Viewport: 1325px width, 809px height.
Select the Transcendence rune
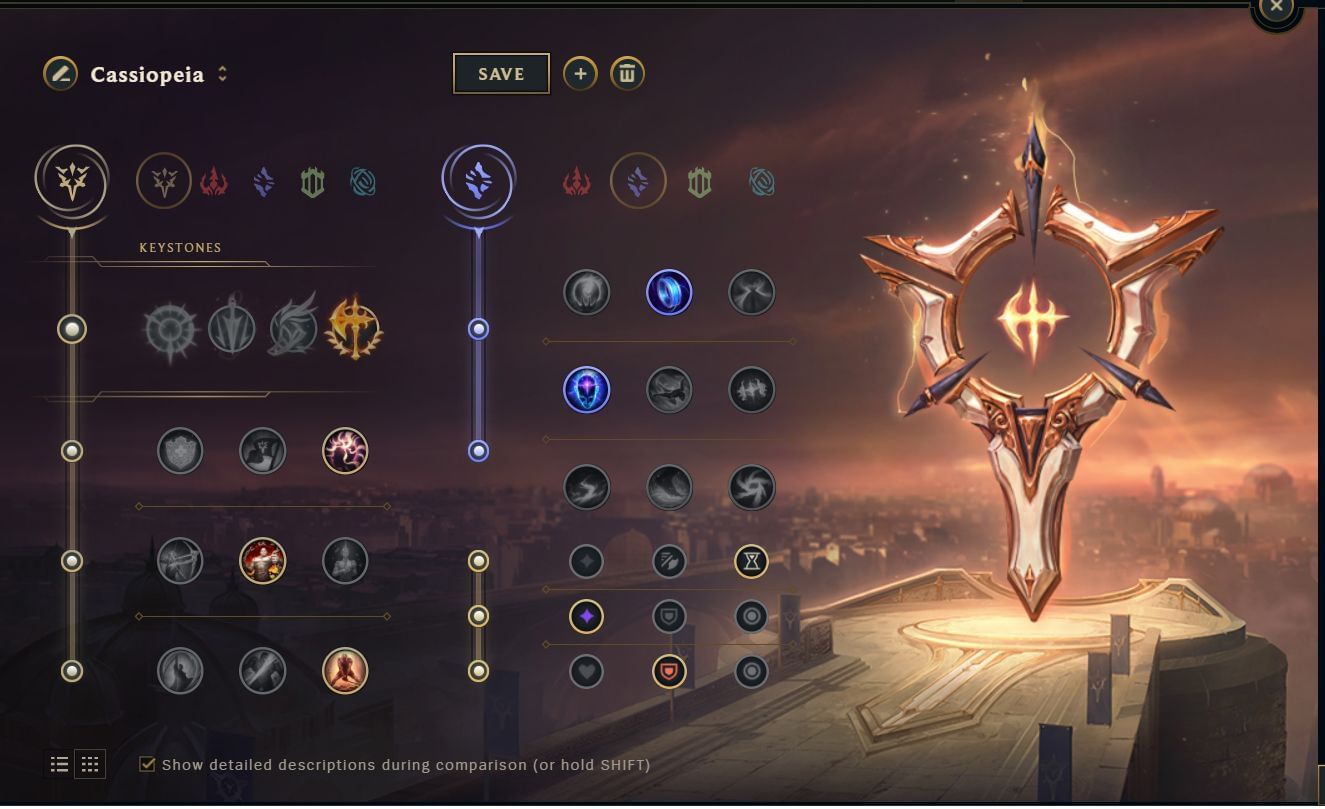point(587,390)
